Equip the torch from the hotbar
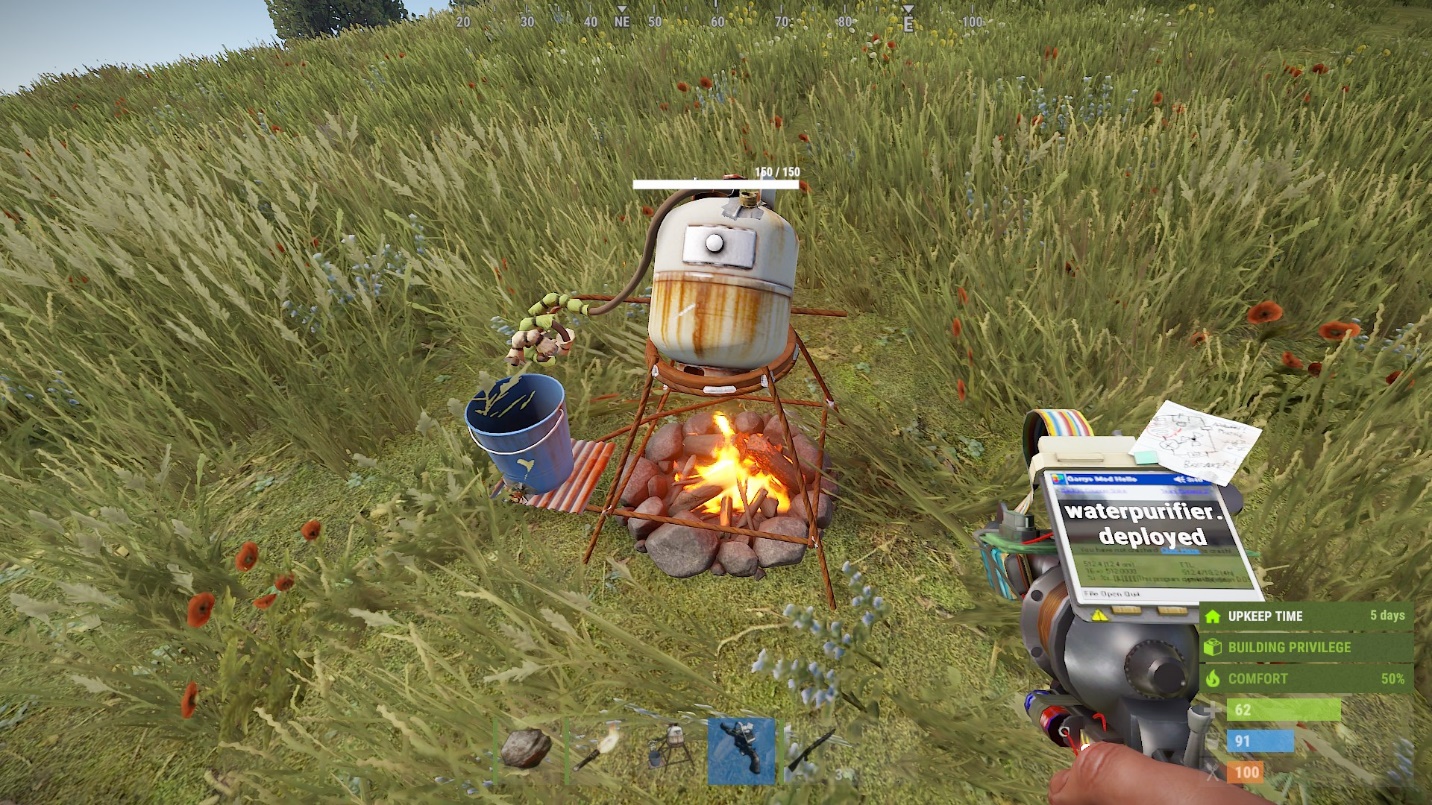Viewport: 1432px width, 805px height. coord(598,749)
